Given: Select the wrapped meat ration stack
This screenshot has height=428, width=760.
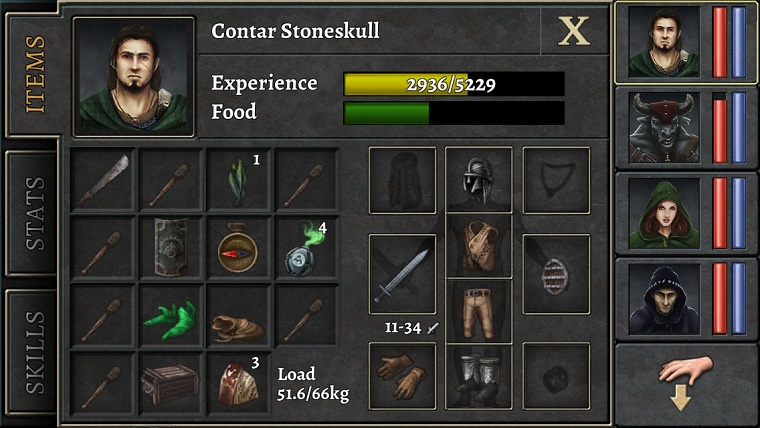Looking at the screenshot, I should point(238,382).
